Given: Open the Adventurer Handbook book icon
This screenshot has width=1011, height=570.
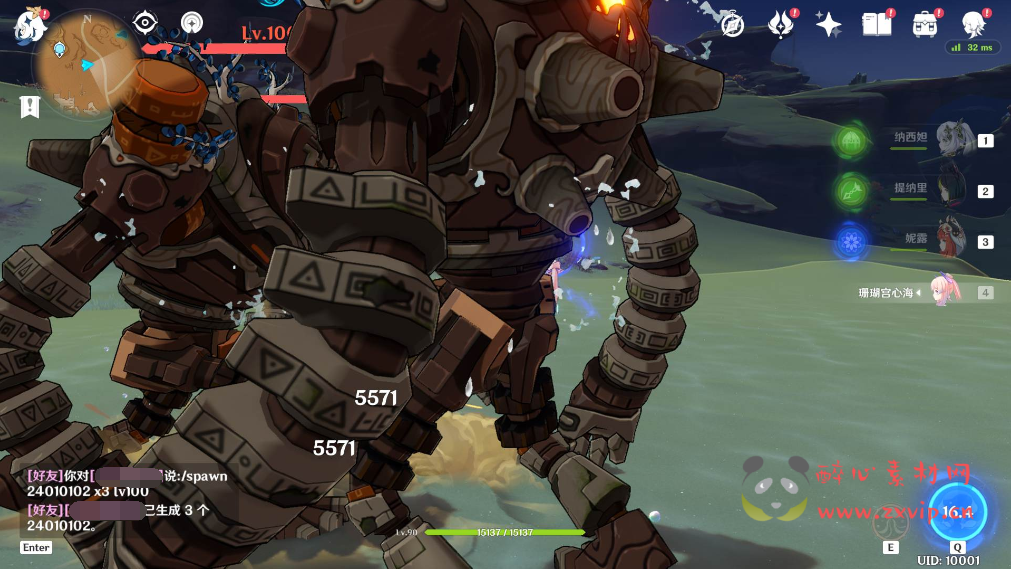Looking at the screenshot, I should [877, 24].
